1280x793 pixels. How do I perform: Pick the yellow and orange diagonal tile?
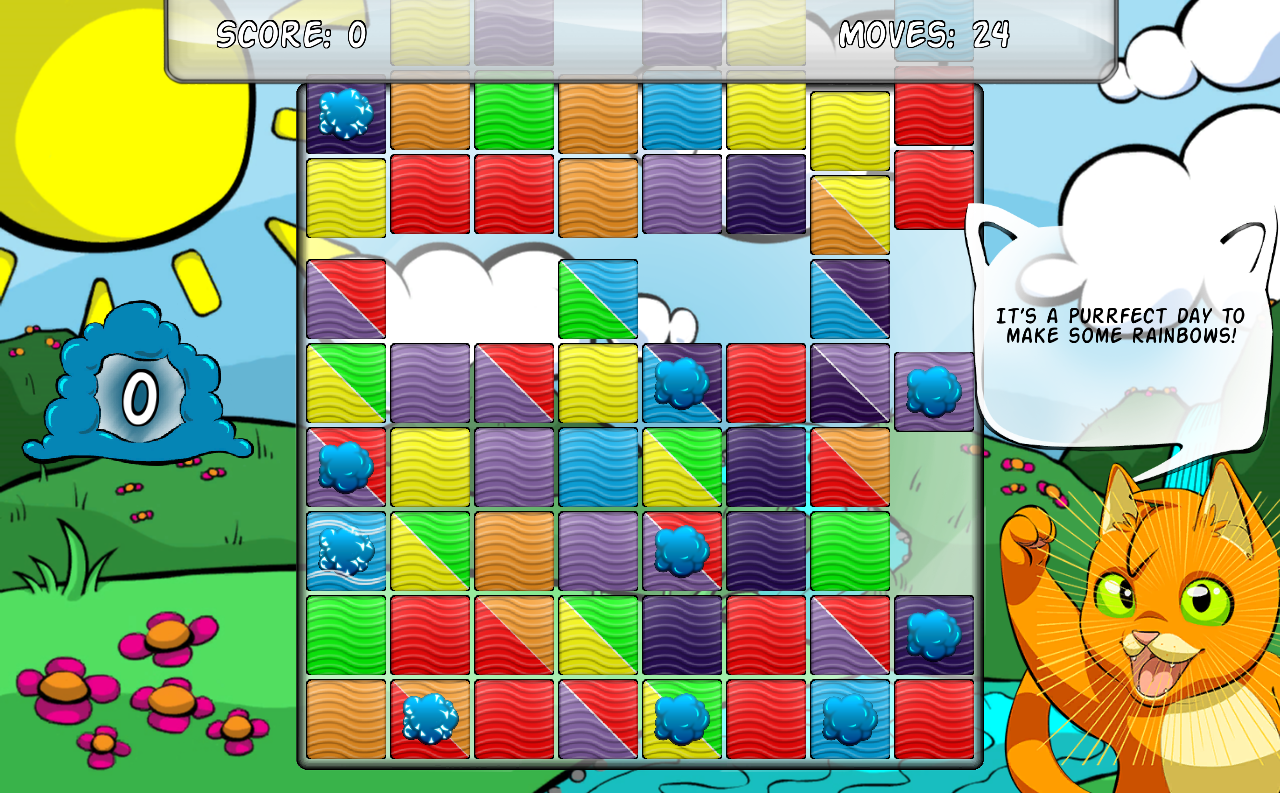click(850, 214)
